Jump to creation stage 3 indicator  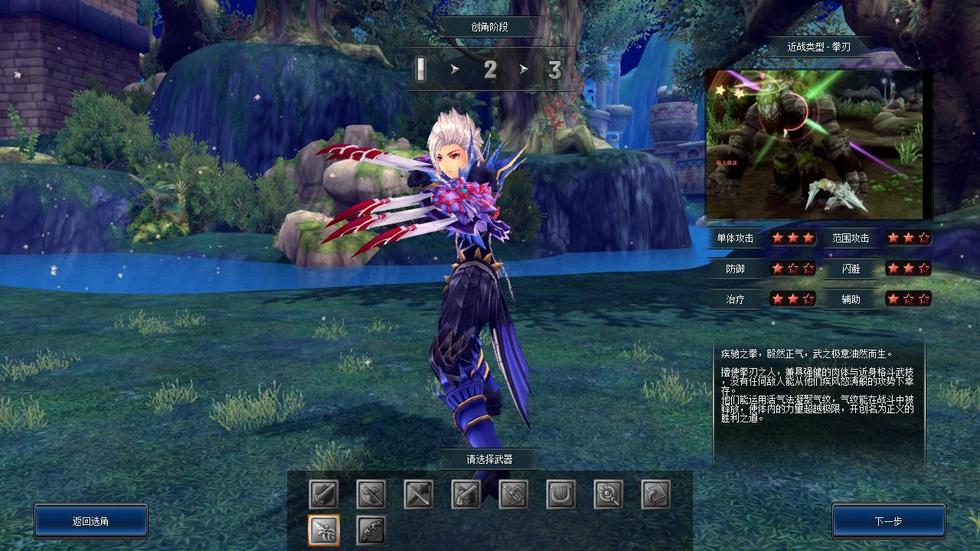(x=555, y=70)
